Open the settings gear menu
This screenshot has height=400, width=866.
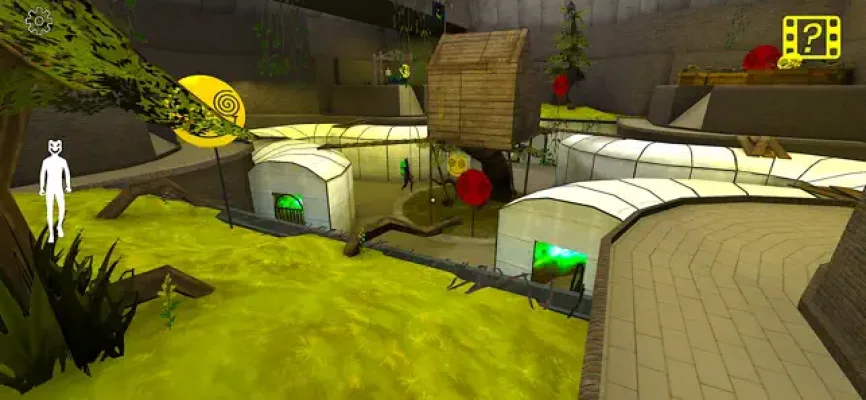[x=38, y=21]
